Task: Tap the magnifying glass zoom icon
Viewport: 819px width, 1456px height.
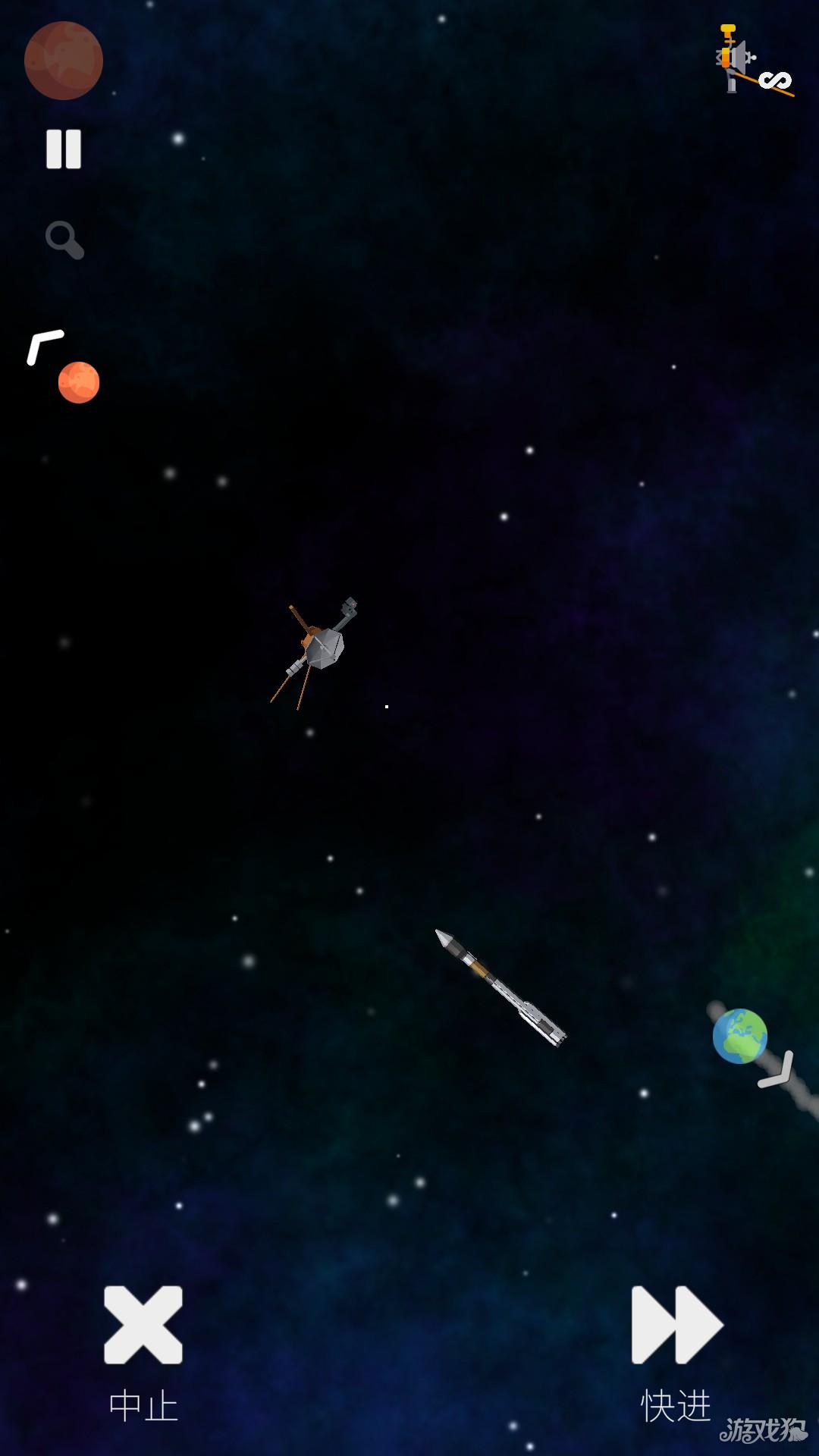Action: [x=64, y=240]
